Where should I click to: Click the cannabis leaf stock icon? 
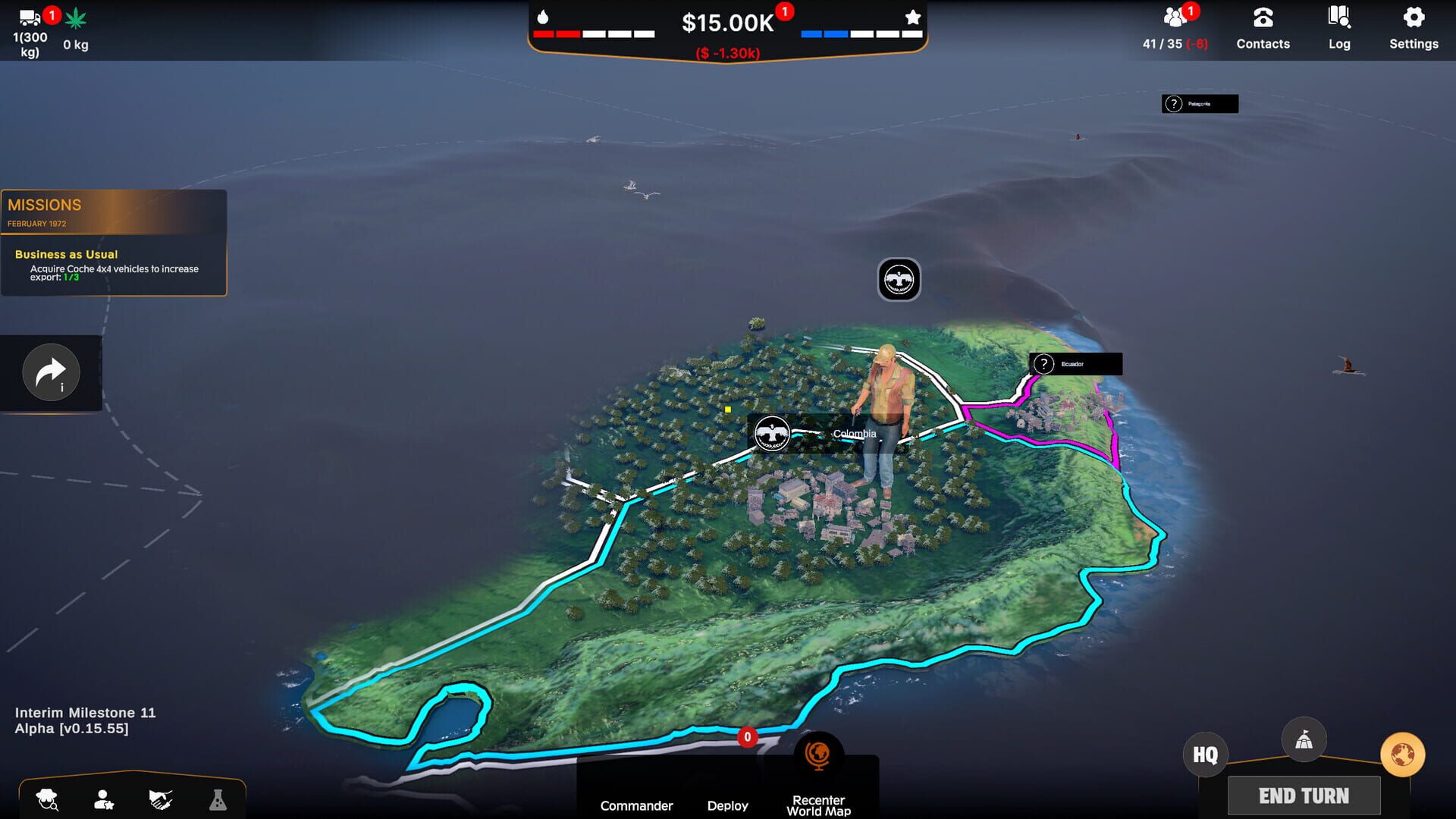click(x=74, y=17)
